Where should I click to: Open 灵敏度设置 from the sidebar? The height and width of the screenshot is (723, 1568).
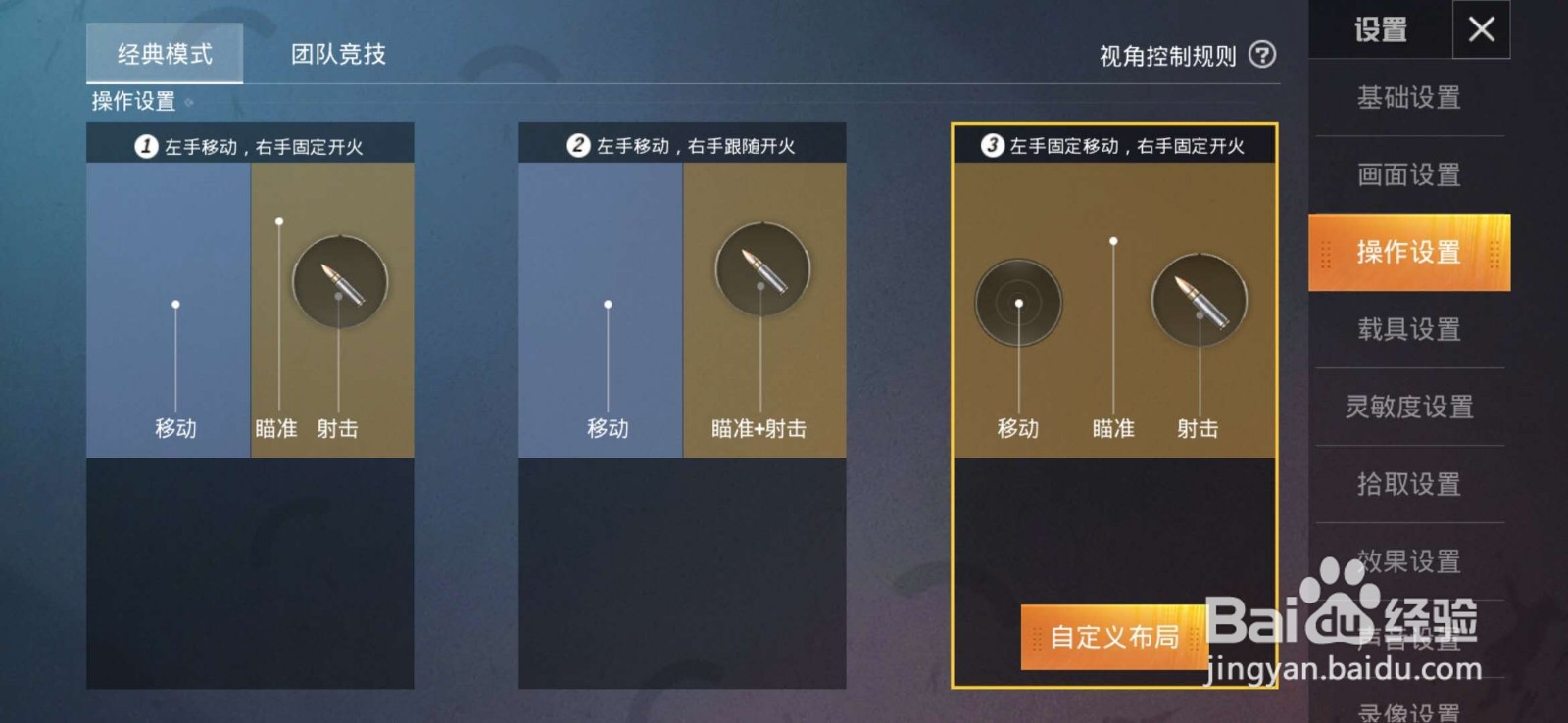pyautogui.click(x=1408, y=406)
